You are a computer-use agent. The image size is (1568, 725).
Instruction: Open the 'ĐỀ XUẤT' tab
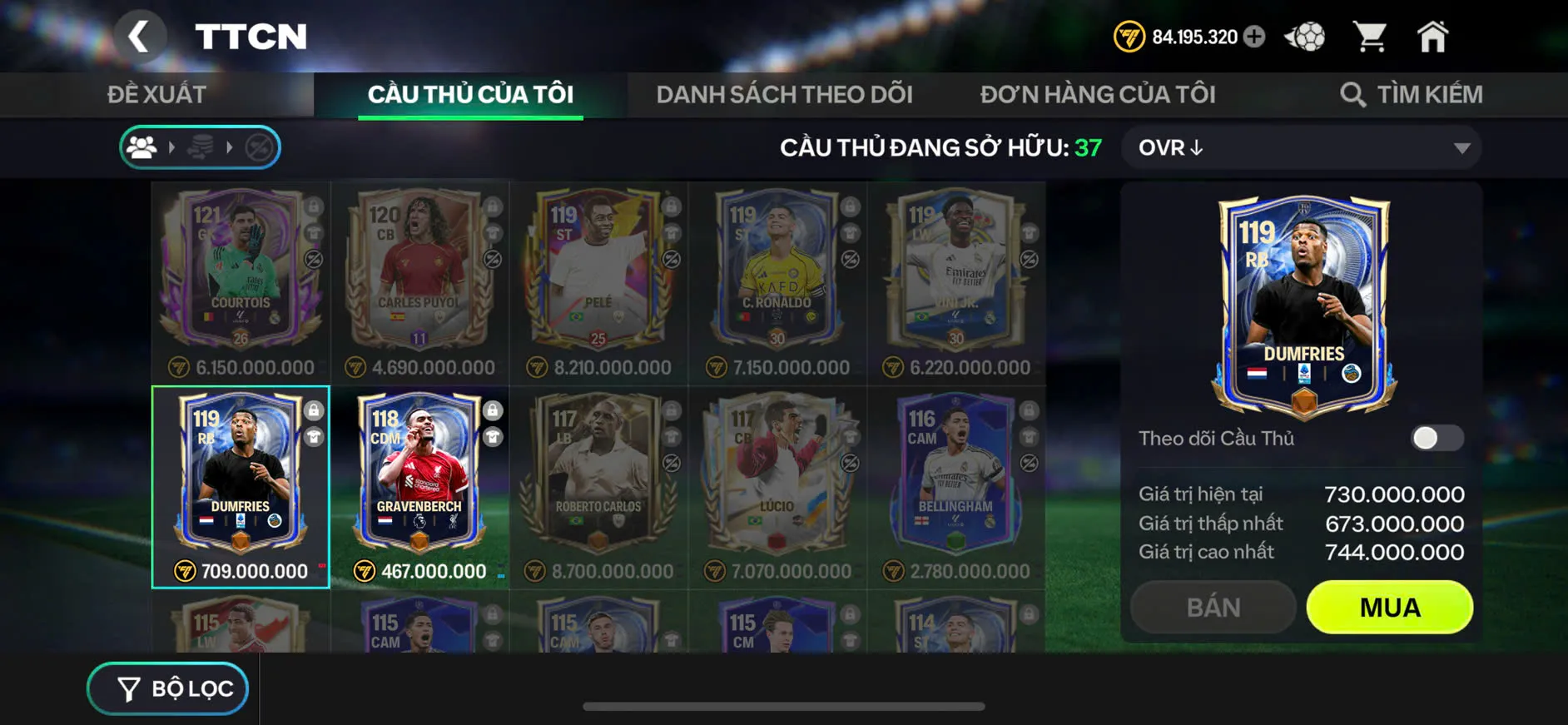point(156,93)
